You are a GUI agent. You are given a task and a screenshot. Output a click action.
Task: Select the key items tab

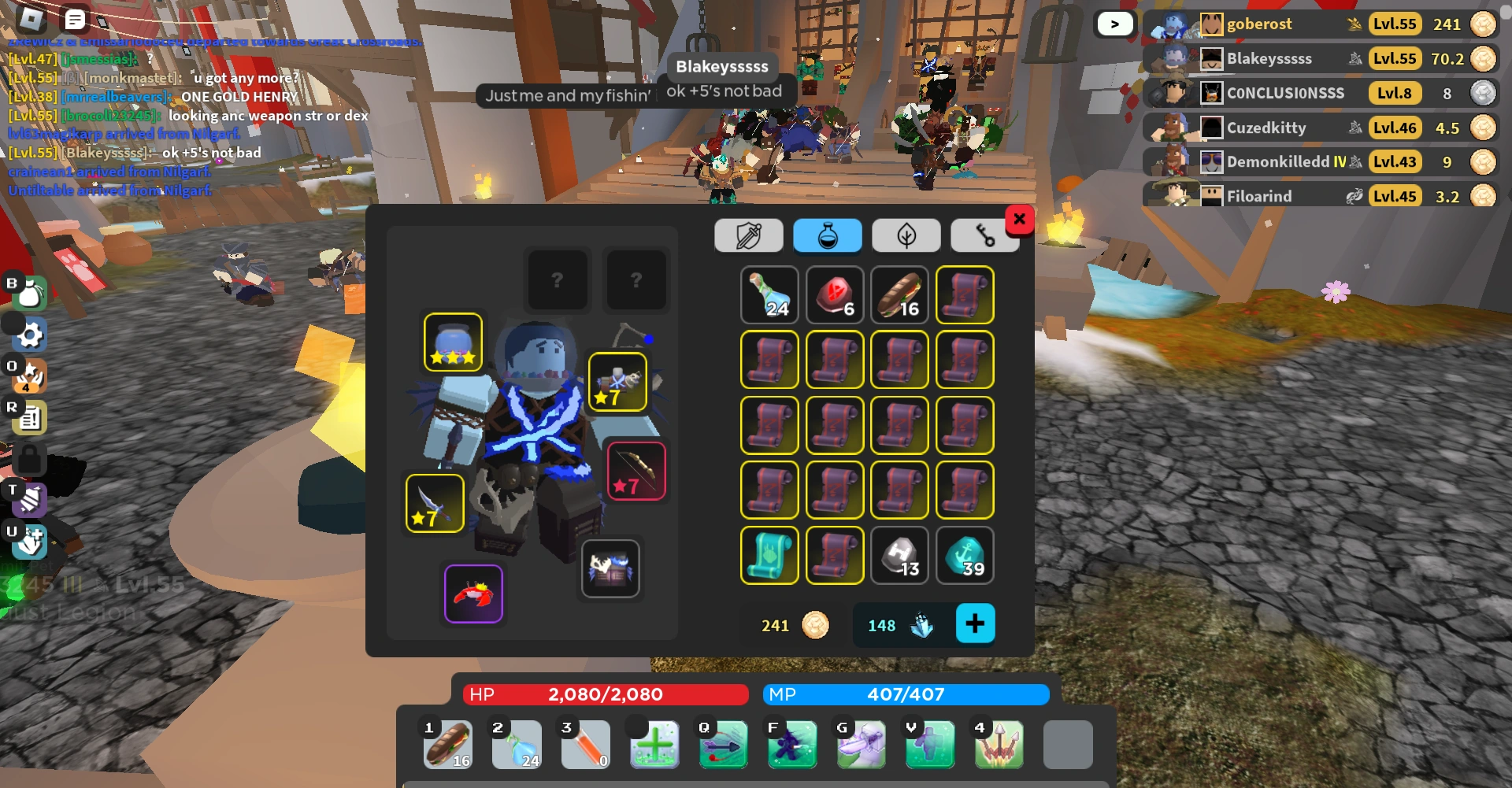point(985,235)
